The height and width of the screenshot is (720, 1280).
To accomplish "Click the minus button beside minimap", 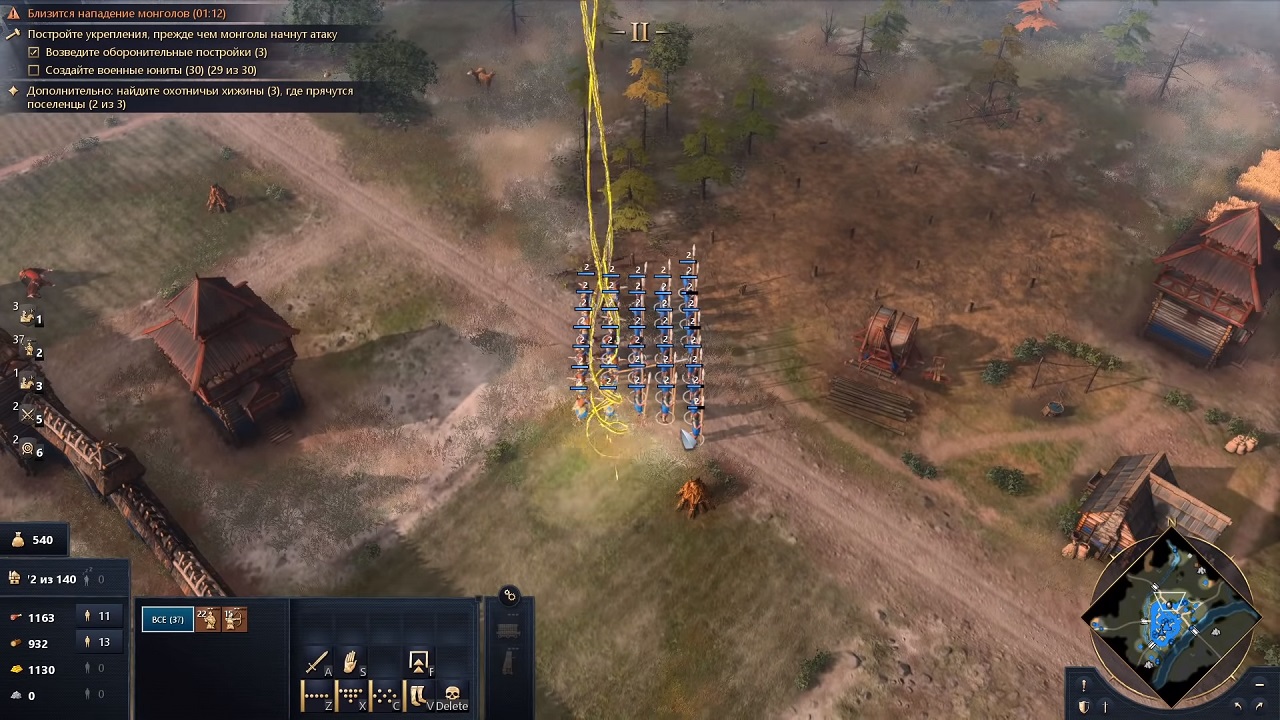I will (x=1259, y=685).
